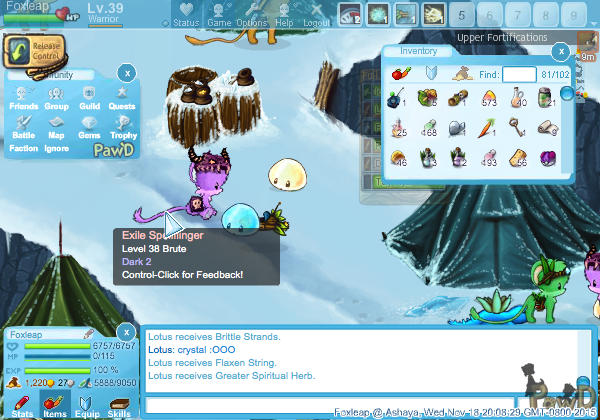Activate the first hotbar skill slot
Image resolution: width=600 pixels, height=420 pixels.
click(x=349, y=14)
